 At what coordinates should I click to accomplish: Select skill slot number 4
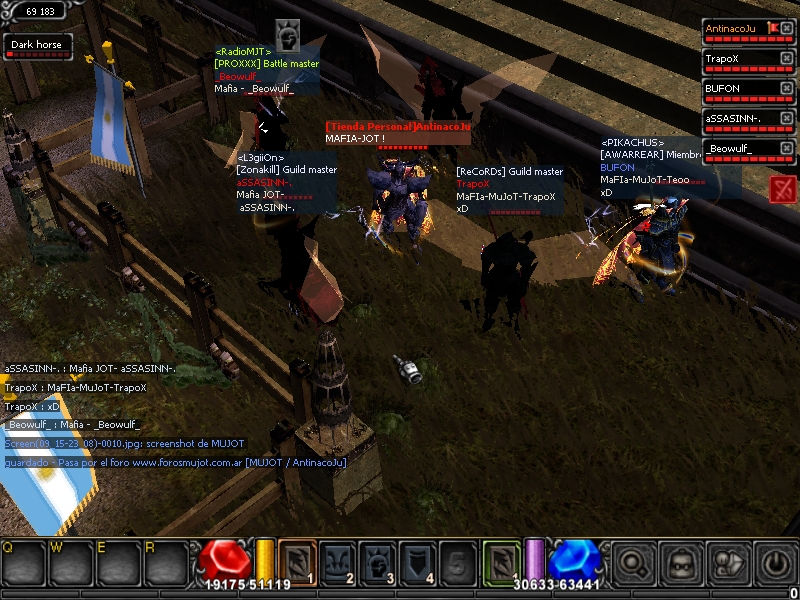tap(417, 562)
